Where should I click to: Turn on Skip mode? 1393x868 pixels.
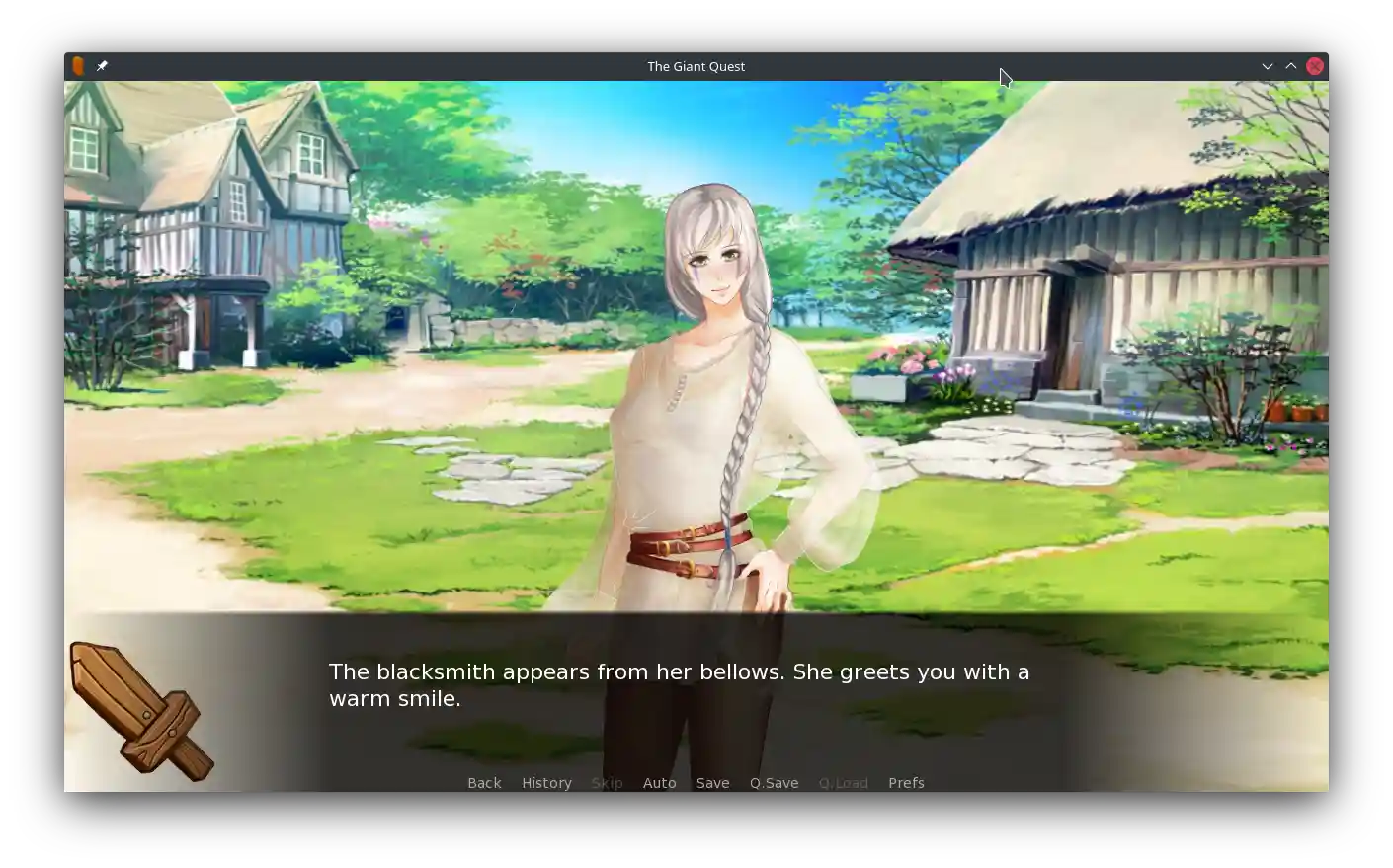[607, 782]
